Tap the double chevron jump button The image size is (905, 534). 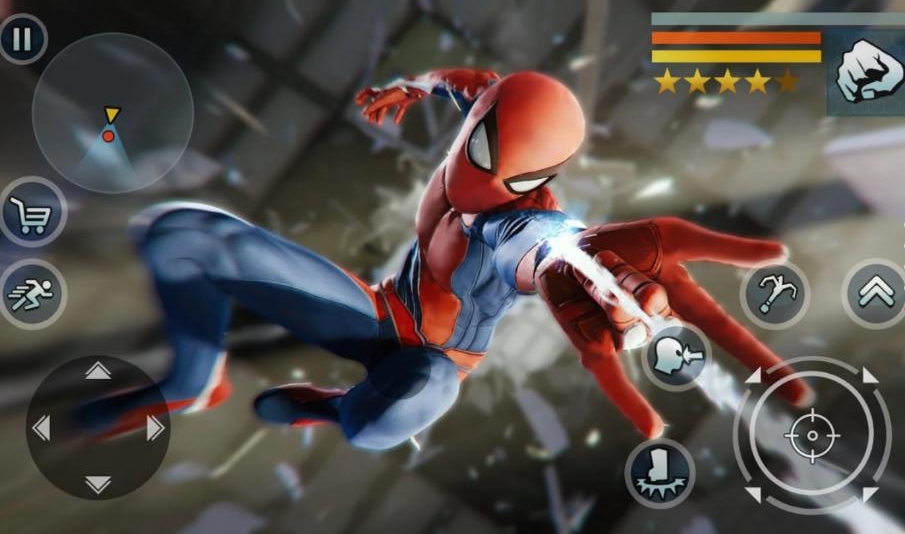[875, 293]
